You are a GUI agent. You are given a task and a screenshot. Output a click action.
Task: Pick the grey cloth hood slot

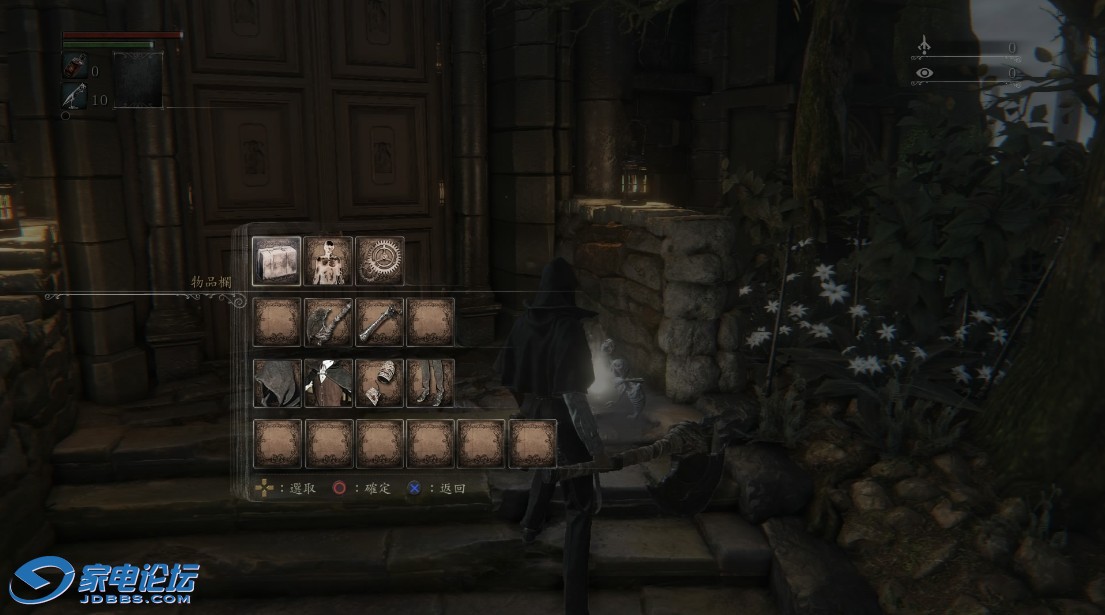point(277,383)
